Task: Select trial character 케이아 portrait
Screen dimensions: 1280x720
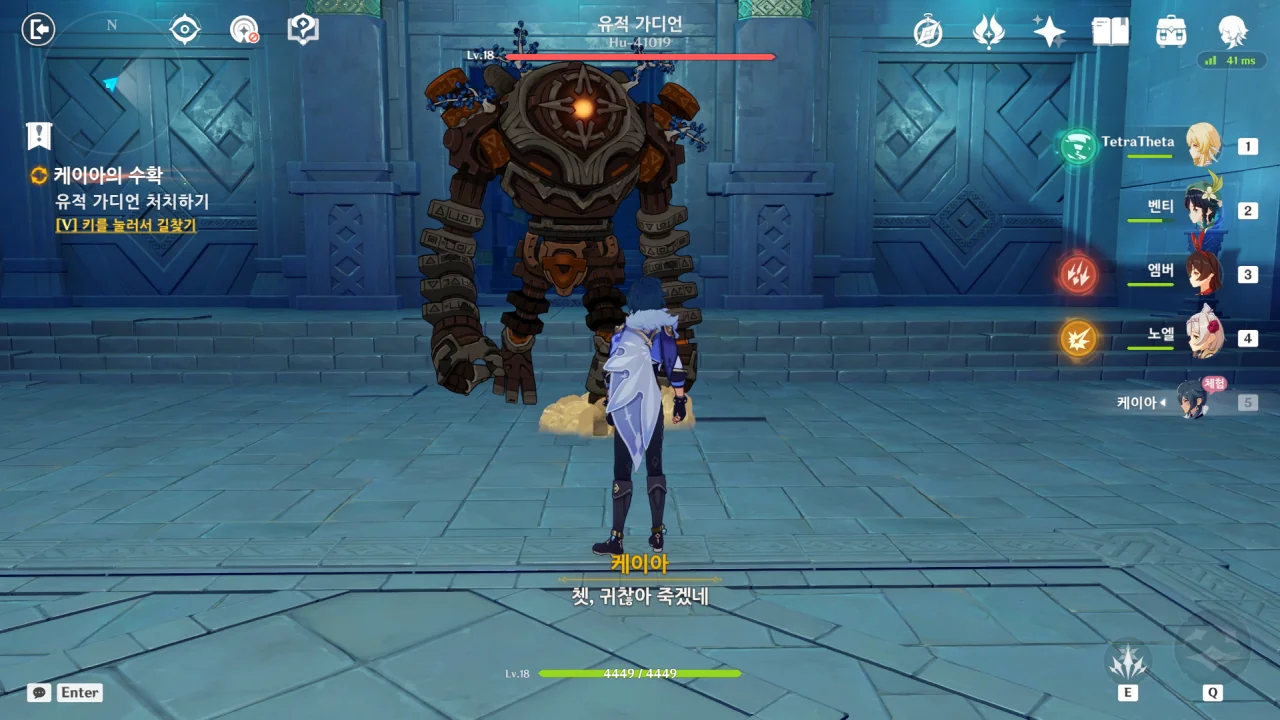Action: tap(1193, 400)
